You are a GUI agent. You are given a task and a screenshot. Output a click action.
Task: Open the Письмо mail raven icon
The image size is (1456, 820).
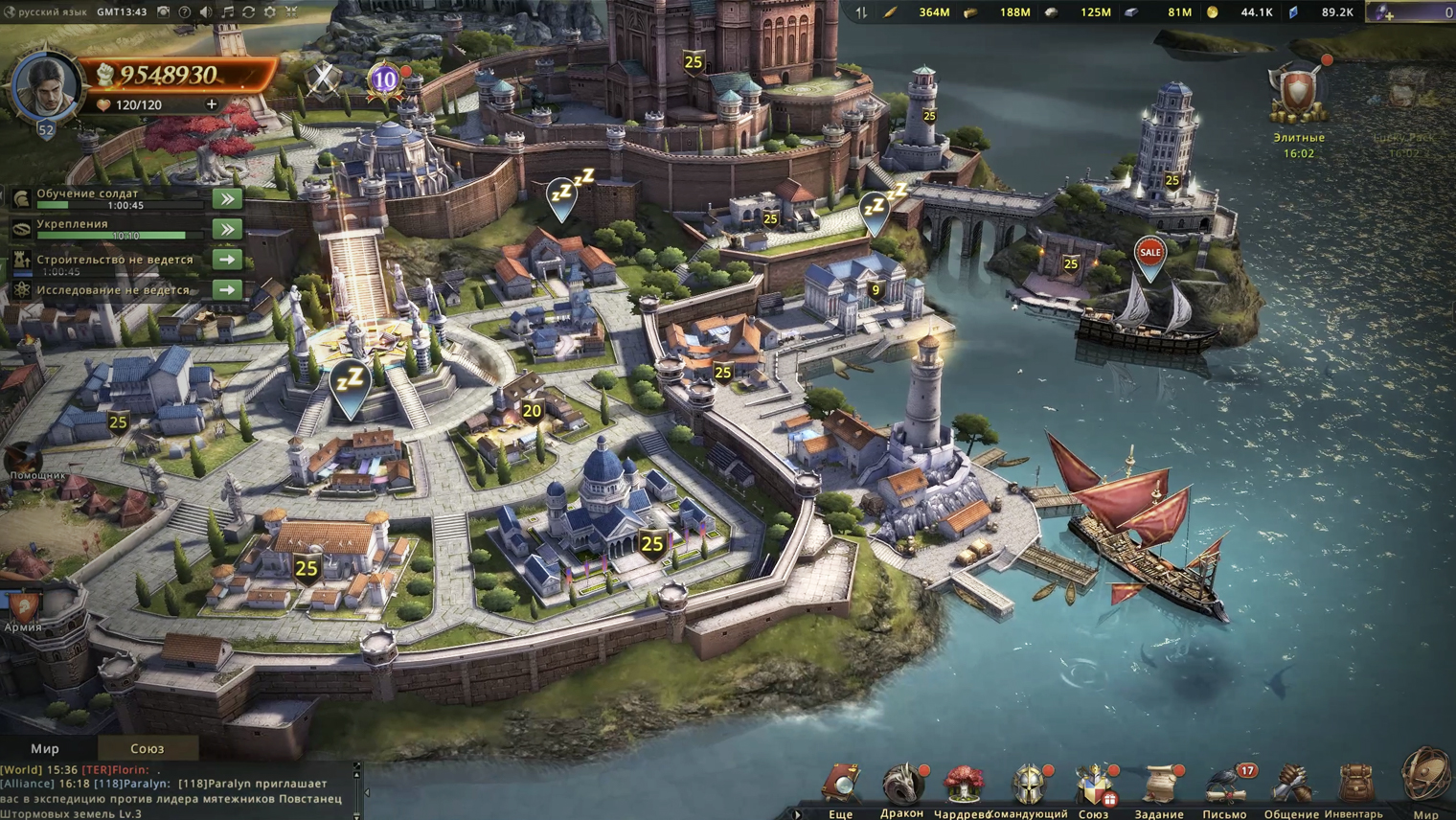point(1225,785)
